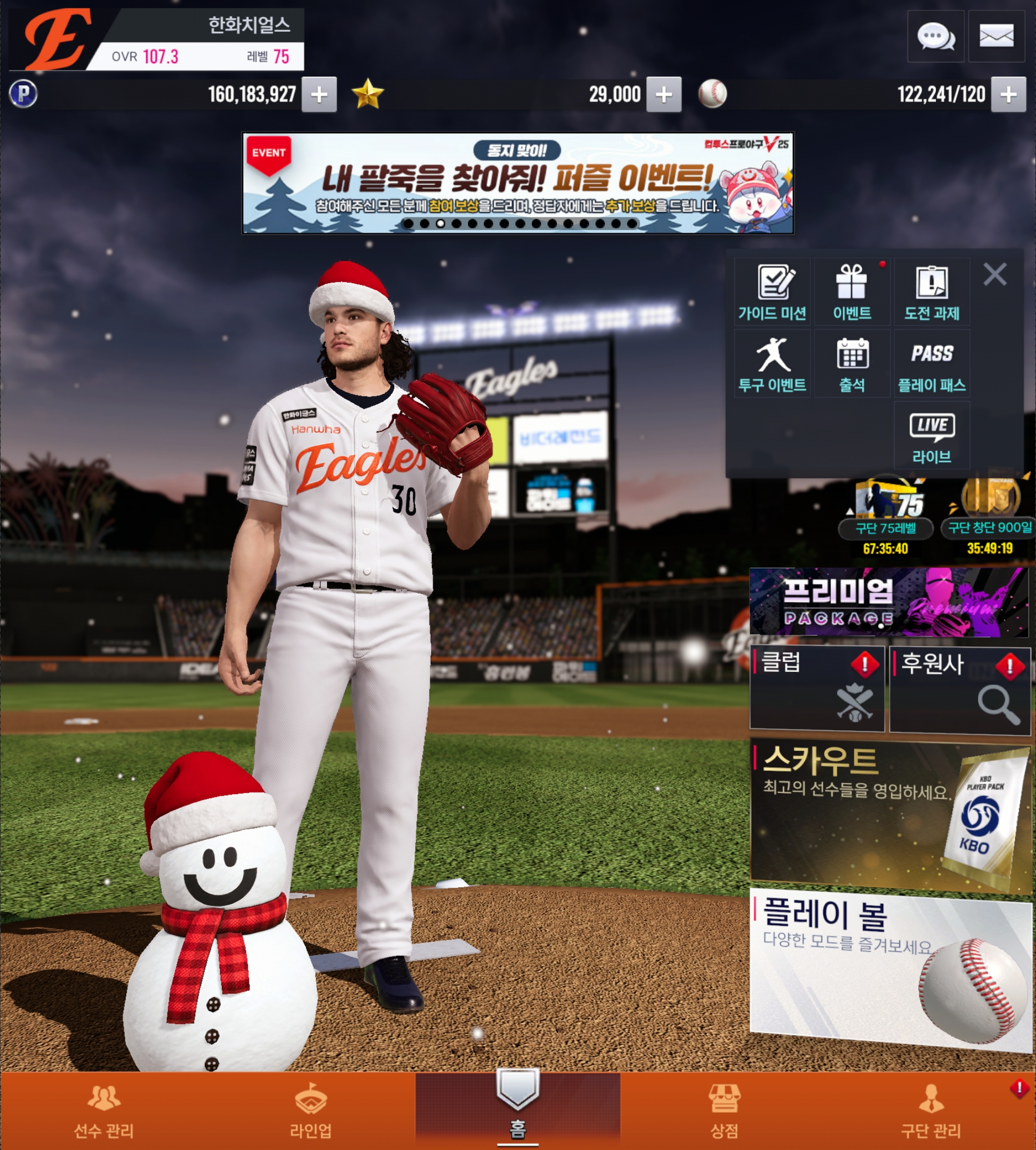Image resolution: width=1036 pixels, height=1150 pixels.
Task: Open 도전 과제 challenges
Action: [x=932, y=292]
